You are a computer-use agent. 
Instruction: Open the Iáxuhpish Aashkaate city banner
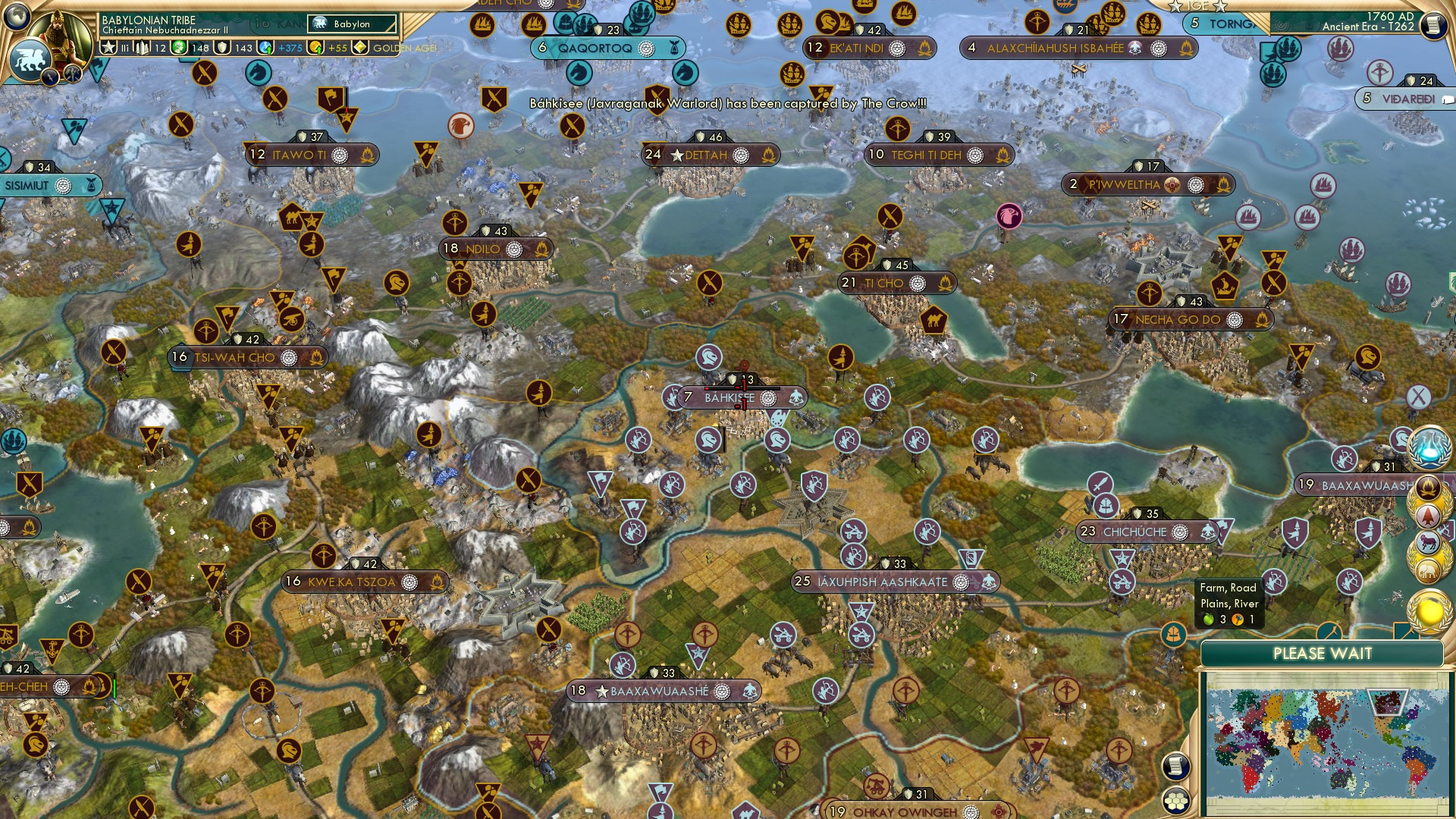pos(882,582)
